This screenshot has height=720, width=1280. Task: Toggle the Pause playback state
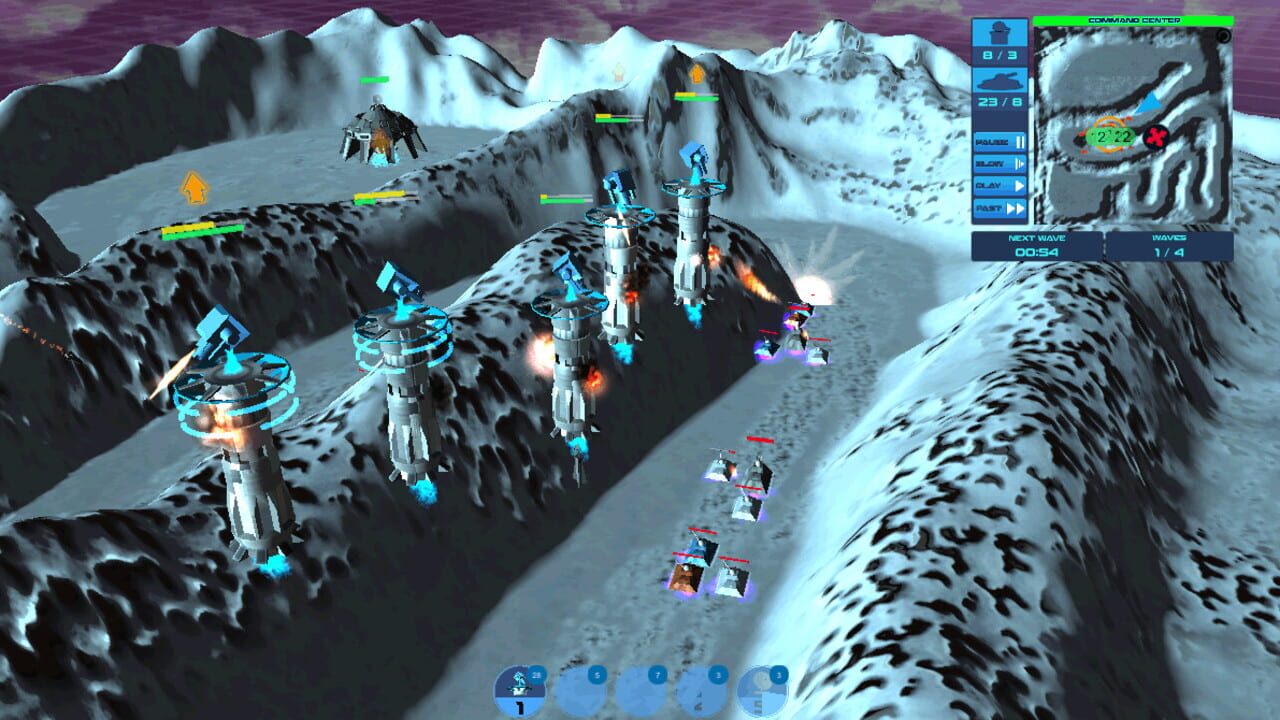[999, 142]
